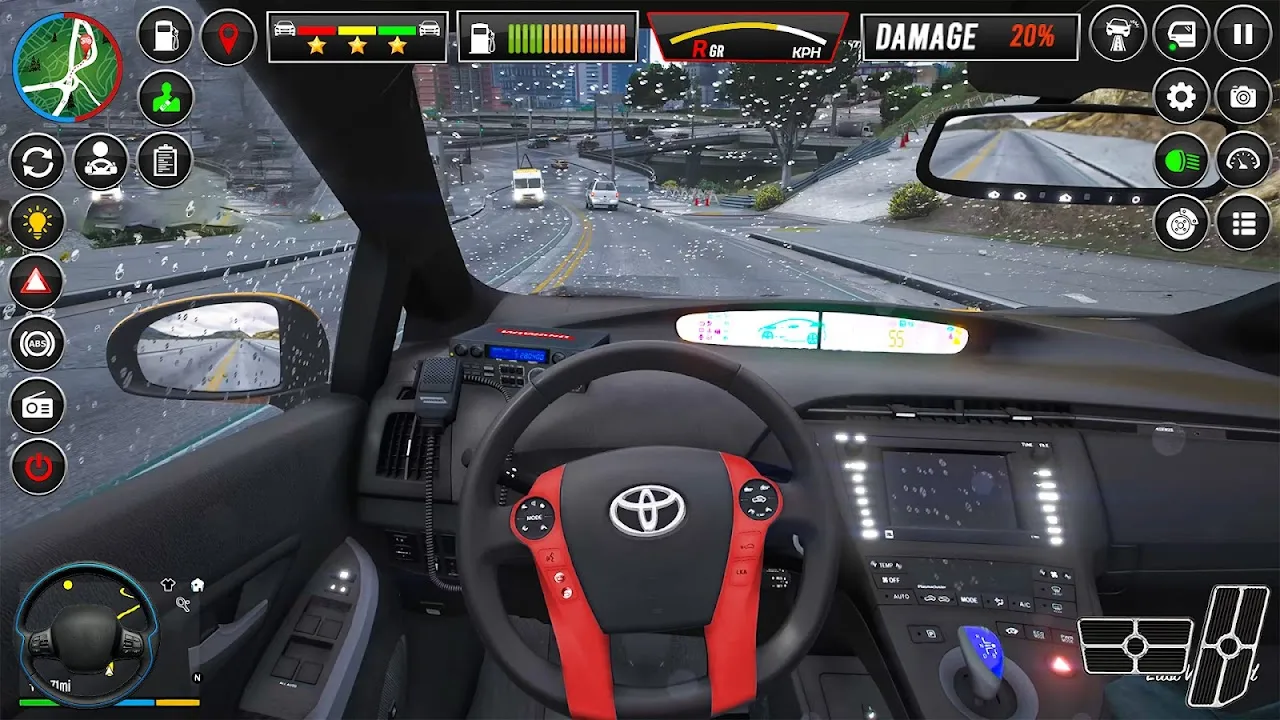Take a screenshot with camera button
This screenshot has width=1280, height=720.
1243,97
